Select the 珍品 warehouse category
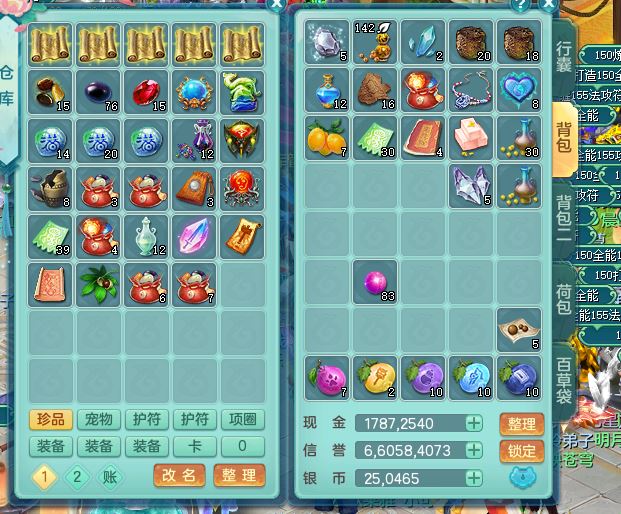 click(x=50, y=420)
